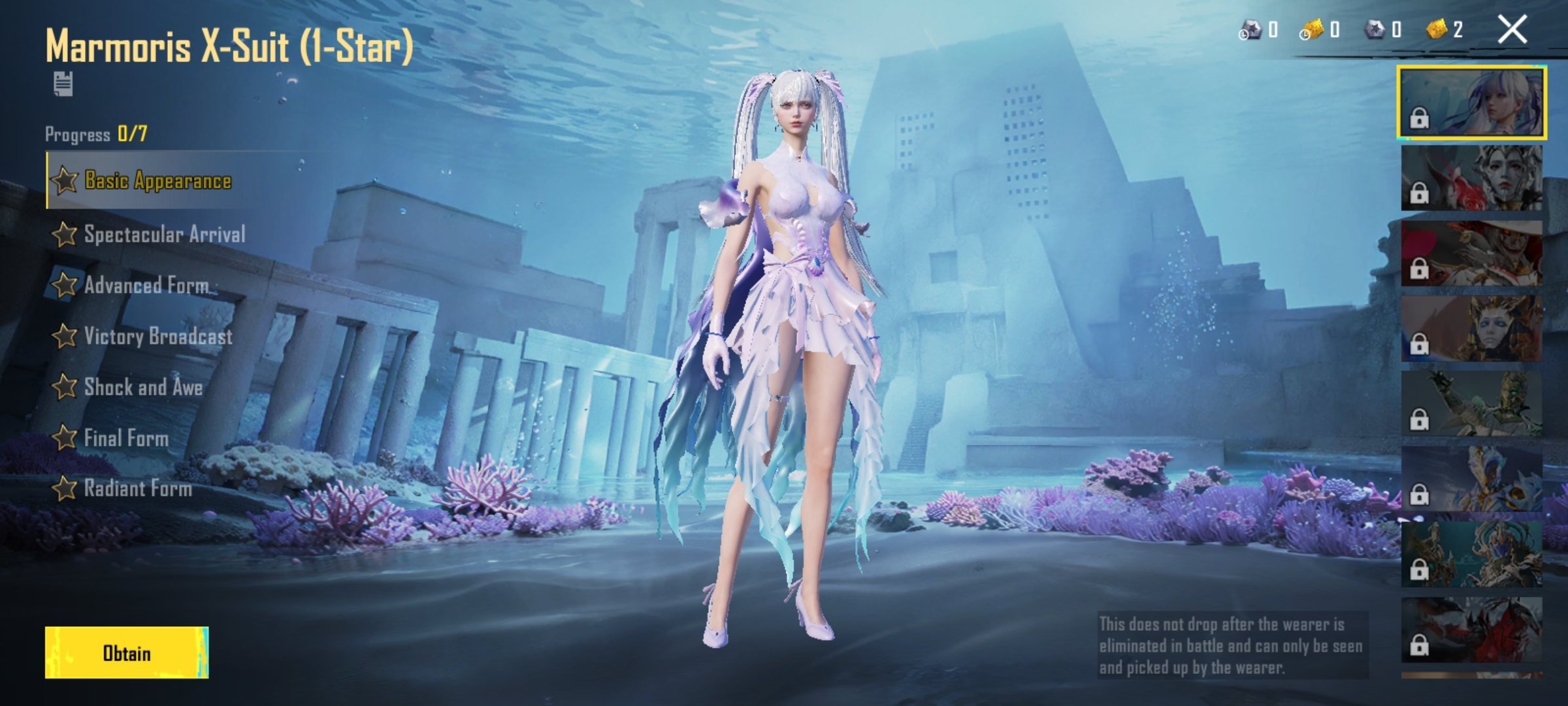Select Victory Broadcast in the list
The width and height of the screenshot is (1568, 706).
click(157, 336)
